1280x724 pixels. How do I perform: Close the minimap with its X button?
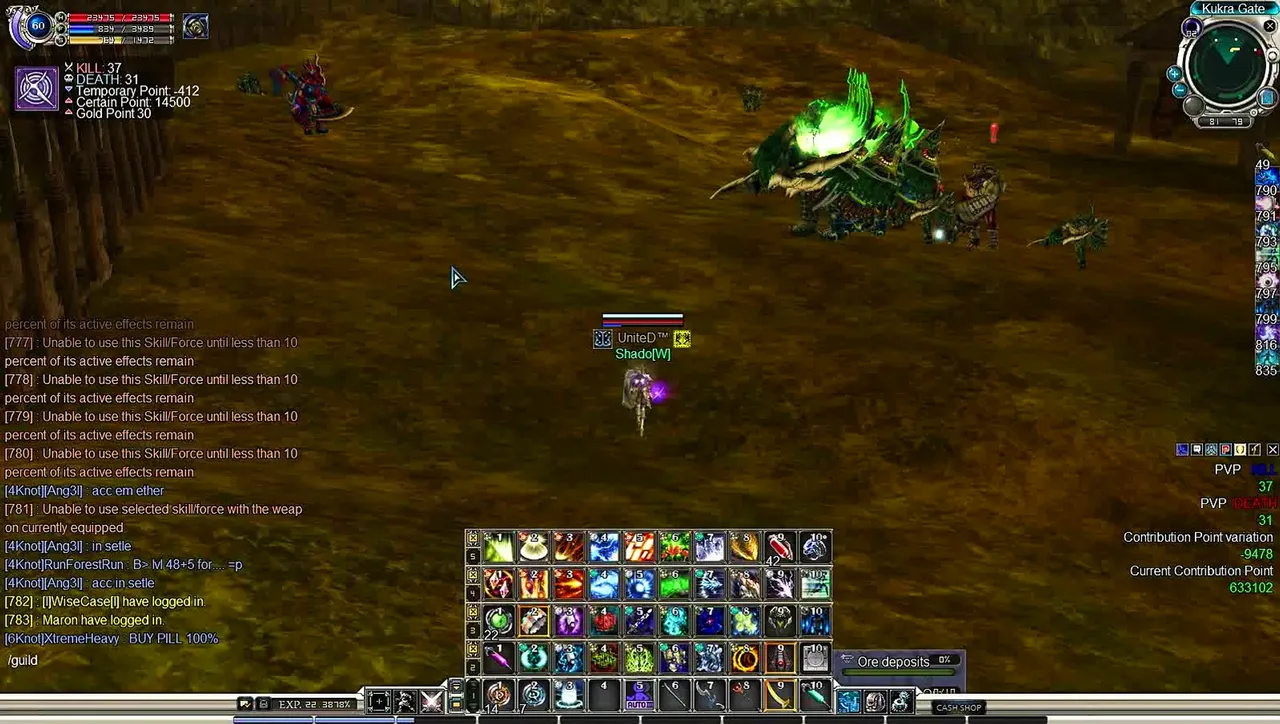(x=1269, y=27)
